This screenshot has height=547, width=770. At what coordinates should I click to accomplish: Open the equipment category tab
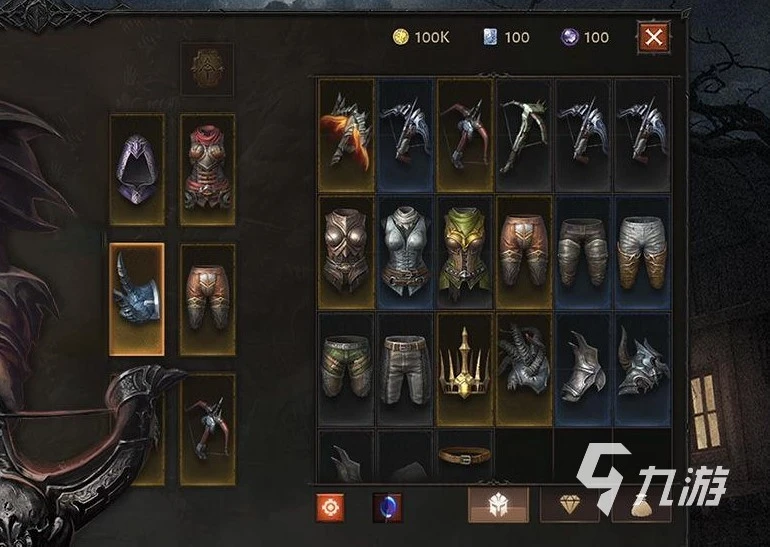pyautogui.click(x=498, y=506)
